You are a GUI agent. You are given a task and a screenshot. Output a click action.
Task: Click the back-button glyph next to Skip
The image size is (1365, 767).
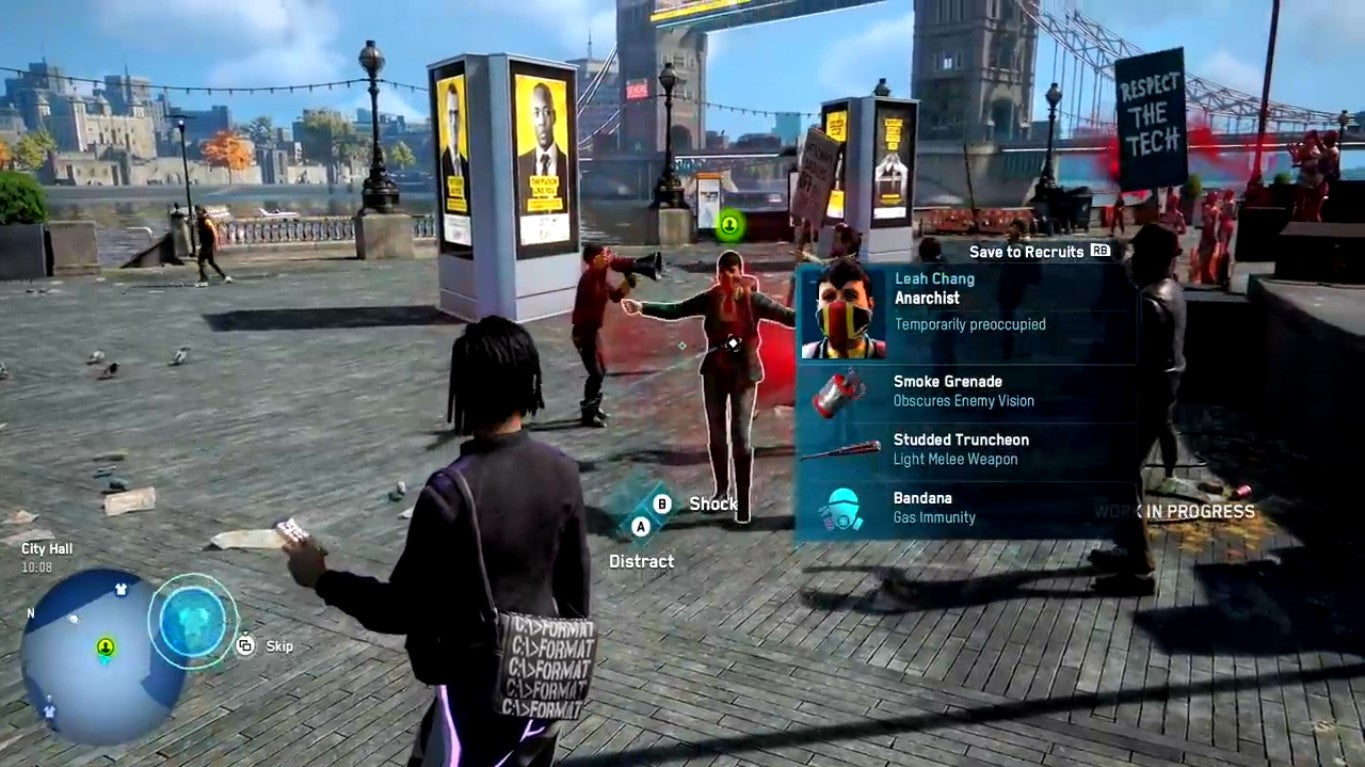point(244,646)
